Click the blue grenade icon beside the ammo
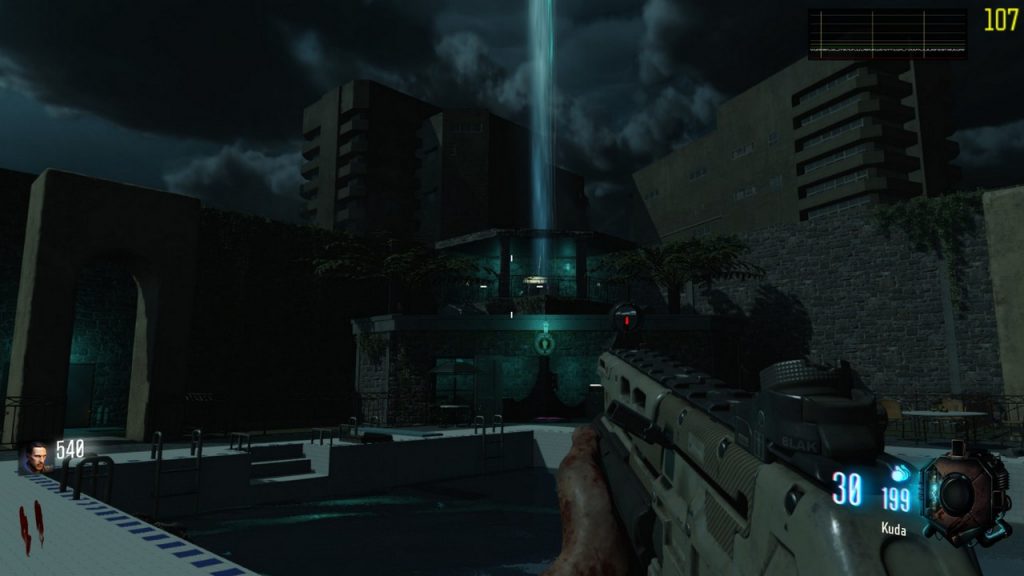Image resolution: width=1024 pixels, height=576 pixels. pyautogui.click(x=899, y=474)
